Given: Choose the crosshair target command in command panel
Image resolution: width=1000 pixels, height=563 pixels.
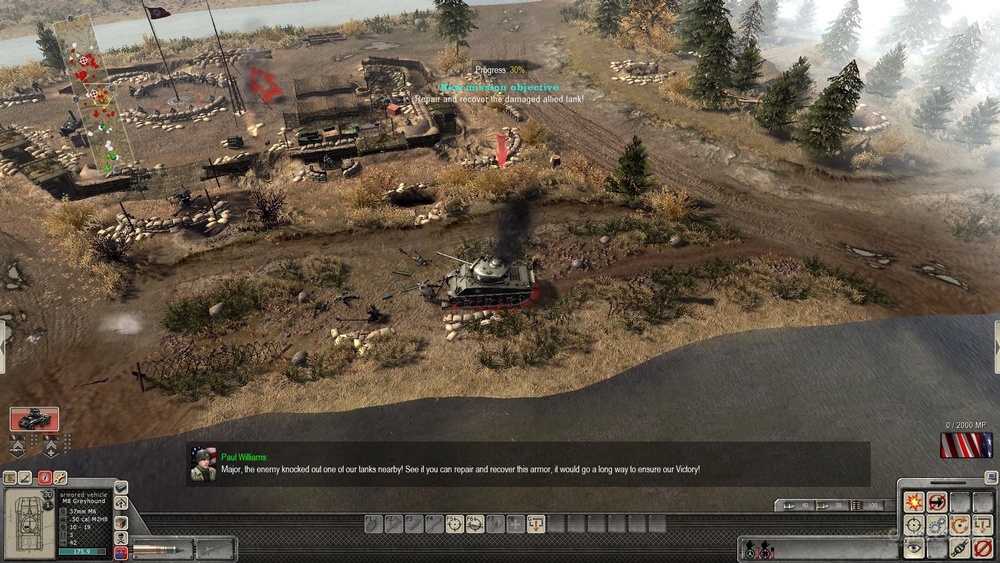Looking at the screenshot, I should pyautogui.click(x=914, y=525).
